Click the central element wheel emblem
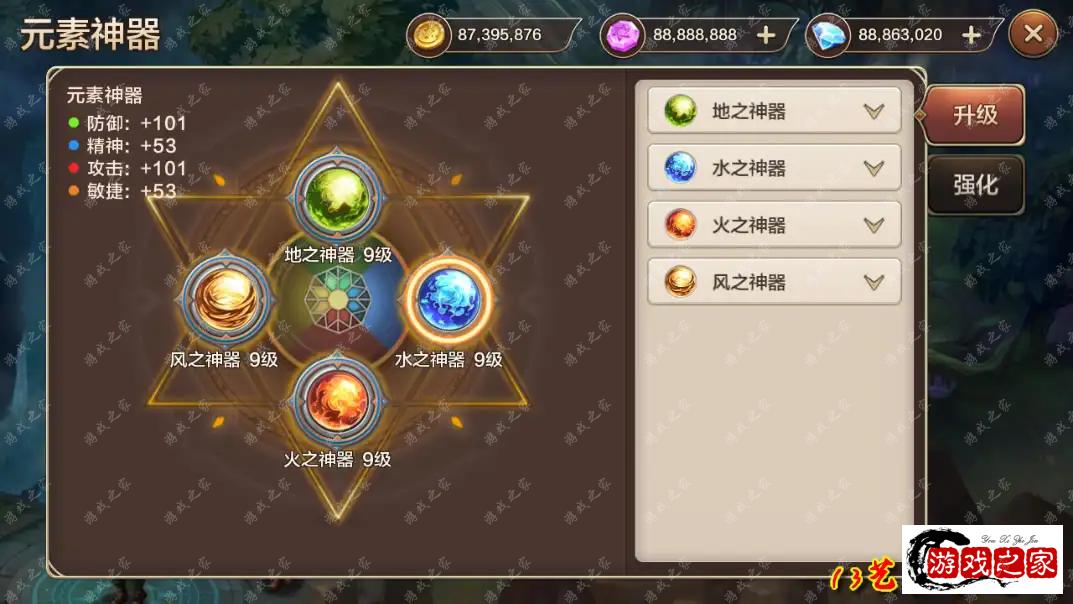1073x604 pixels. (338, 300)
